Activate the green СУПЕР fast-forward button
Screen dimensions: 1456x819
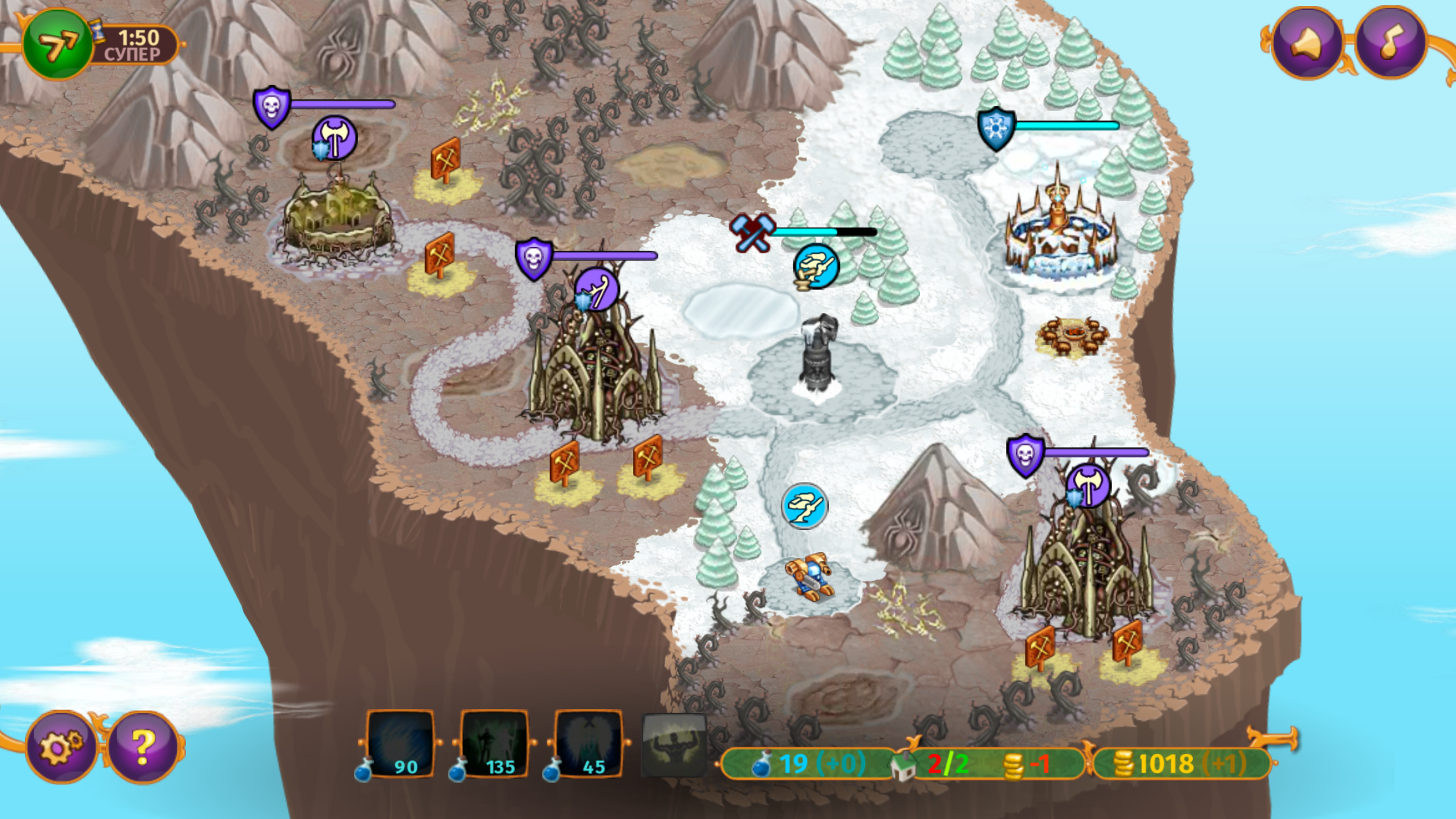point(58,42)
